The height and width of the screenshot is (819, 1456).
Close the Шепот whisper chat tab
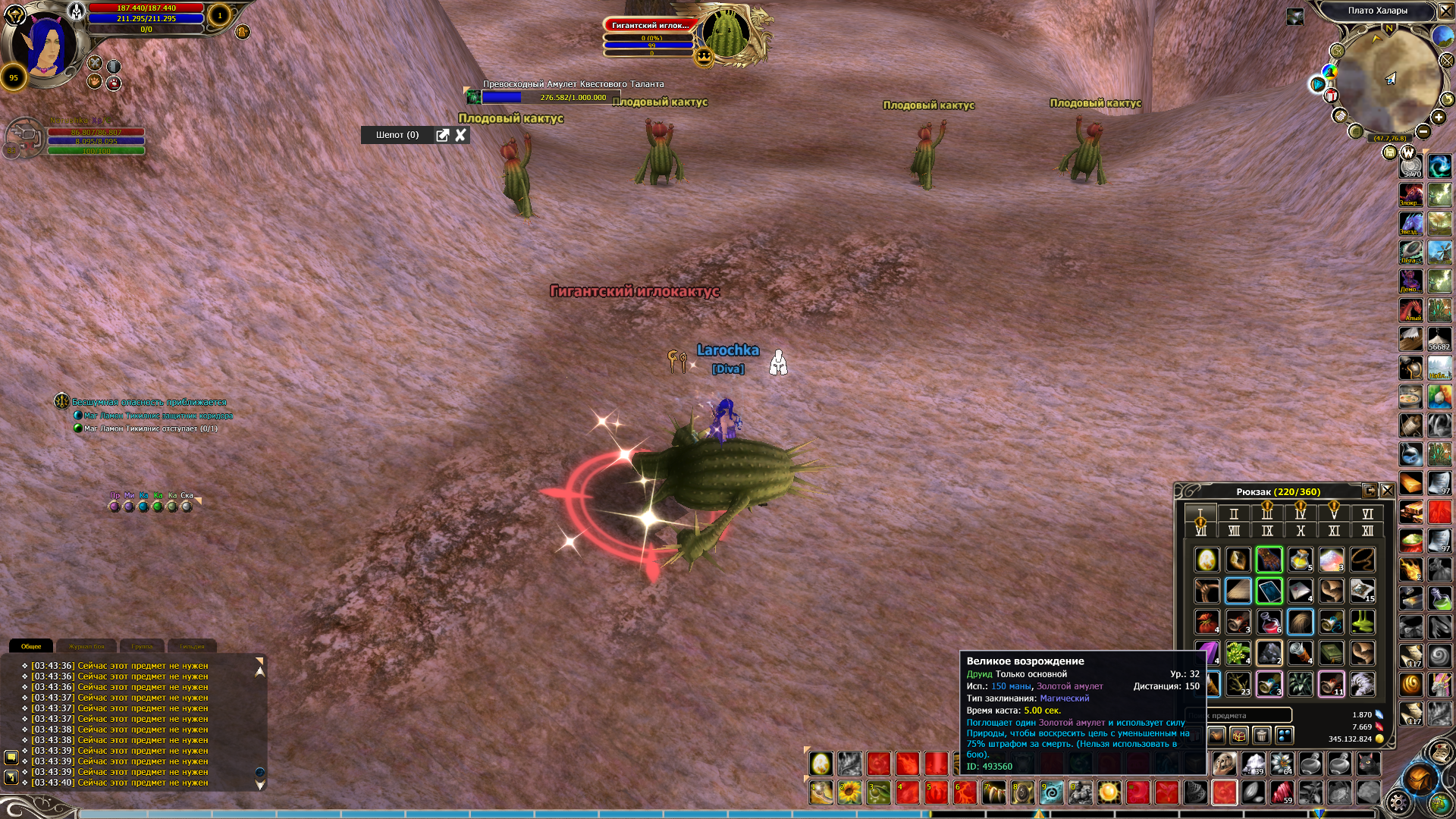coord(460,135)
